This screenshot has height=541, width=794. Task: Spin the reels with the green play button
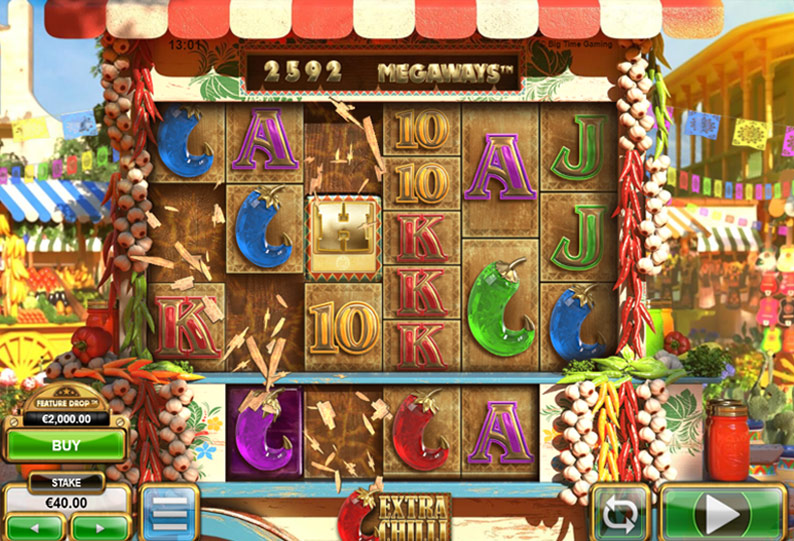point(723,514)
